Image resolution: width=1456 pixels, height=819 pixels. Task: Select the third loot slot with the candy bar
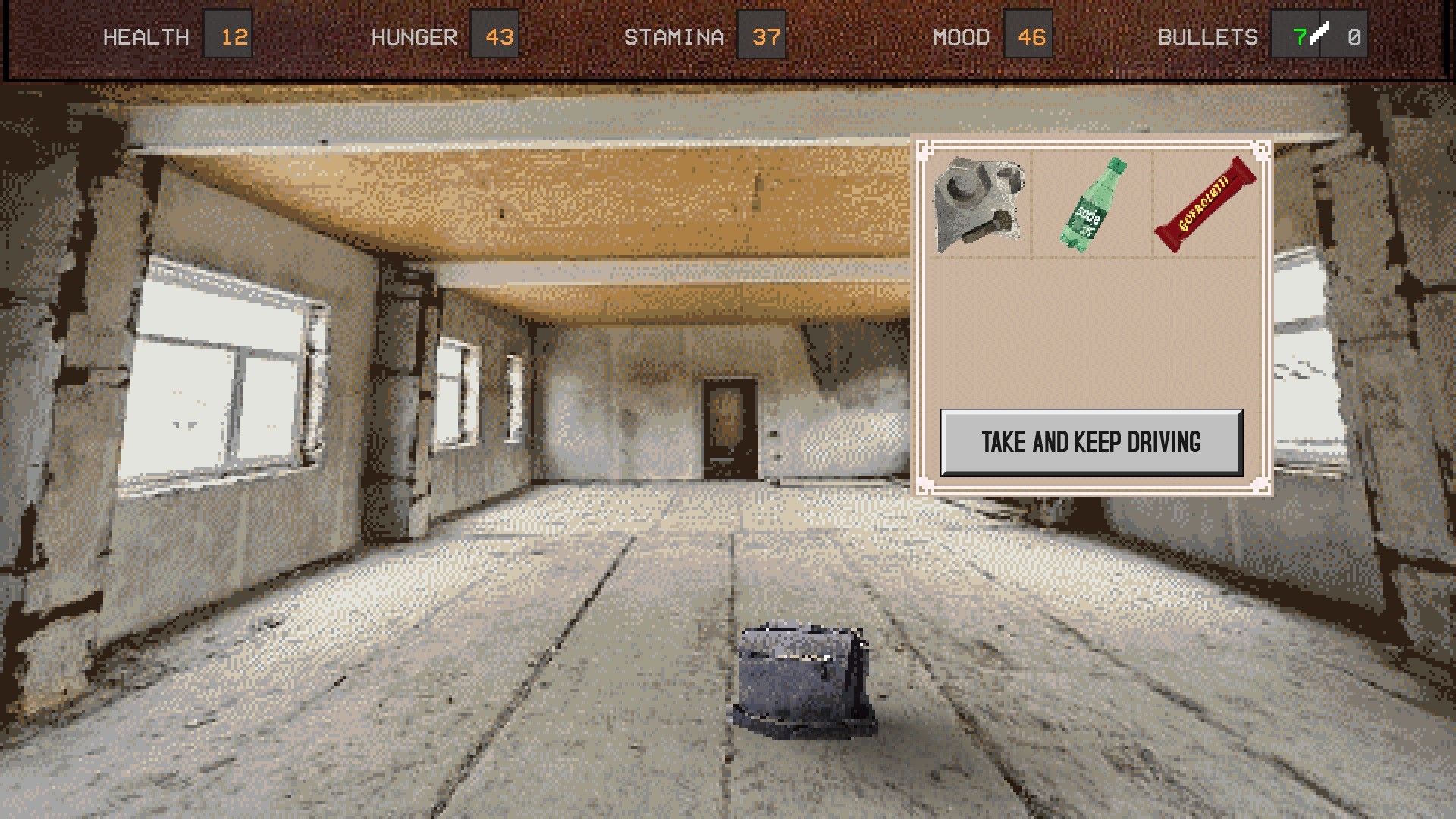pyautogui.click(x=1204, y=203)
